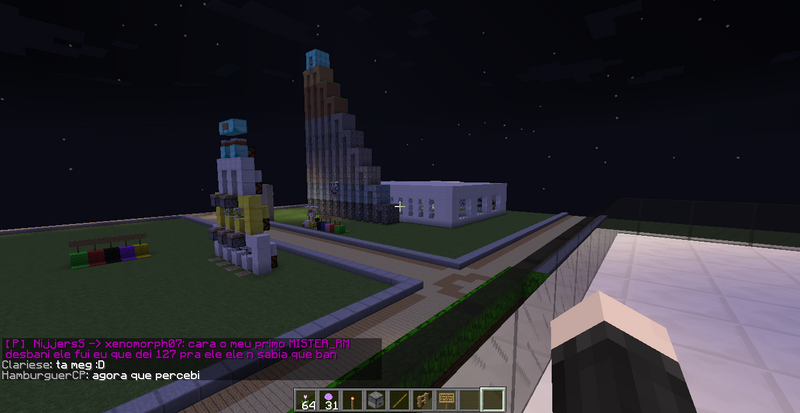Select the purple item stack of 31
Image resolution: width=800 pixels, height=413 pixels.
(330, 400)
